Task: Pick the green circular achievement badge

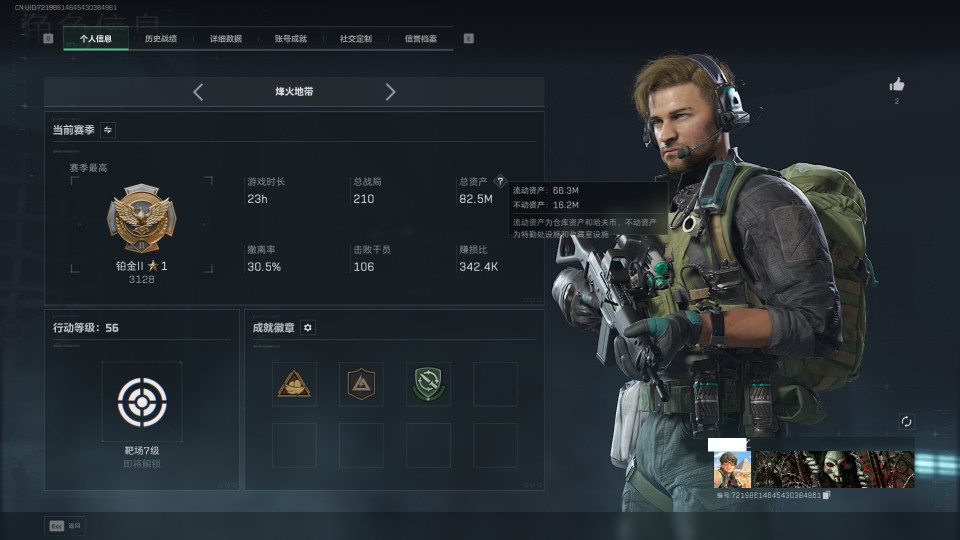Action: click(x=428, y=384)
